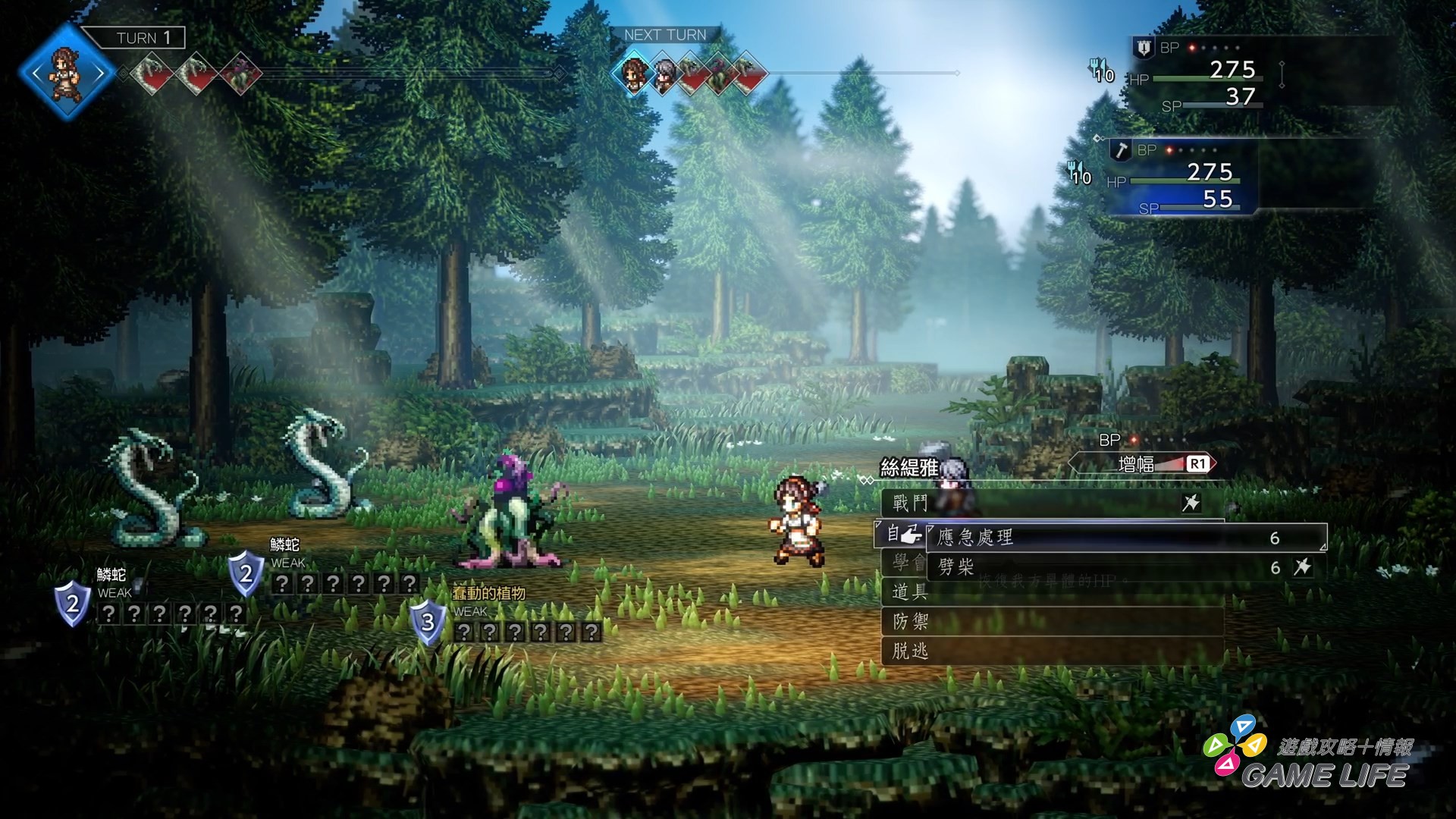Click the pointing hand cursor beside 自己
The image size is (1456, 819).
pos(913,536)
